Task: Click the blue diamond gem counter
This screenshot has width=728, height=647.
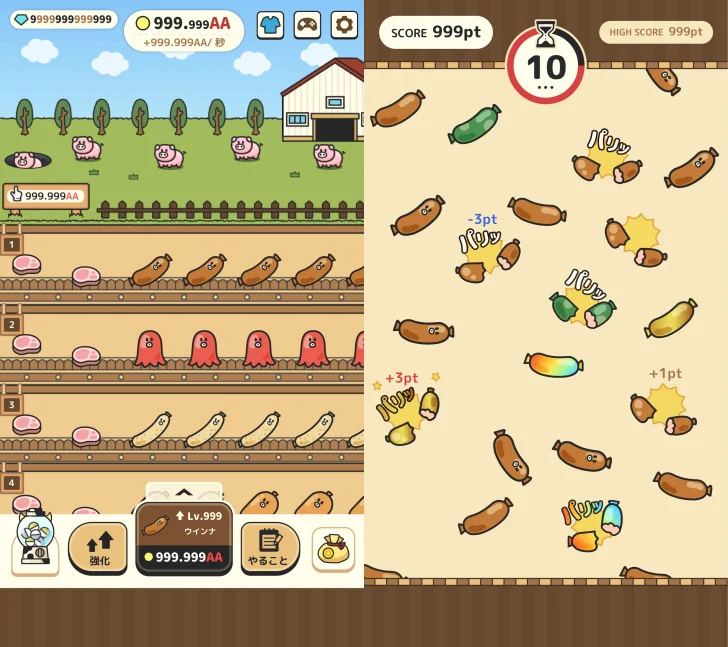Action: (x=64, y=19)
